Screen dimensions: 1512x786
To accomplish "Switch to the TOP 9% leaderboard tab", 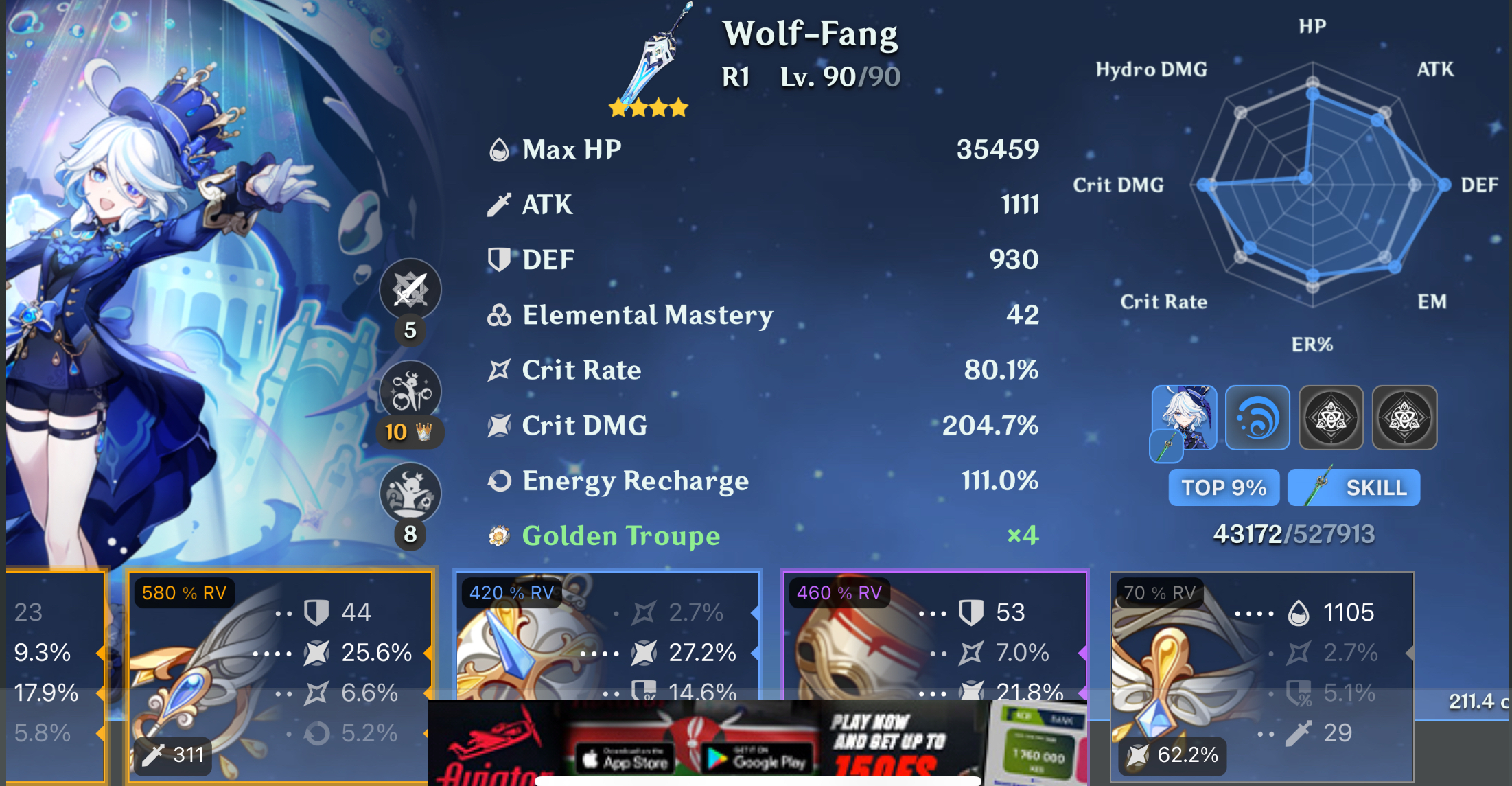I will click(1224, 487).
